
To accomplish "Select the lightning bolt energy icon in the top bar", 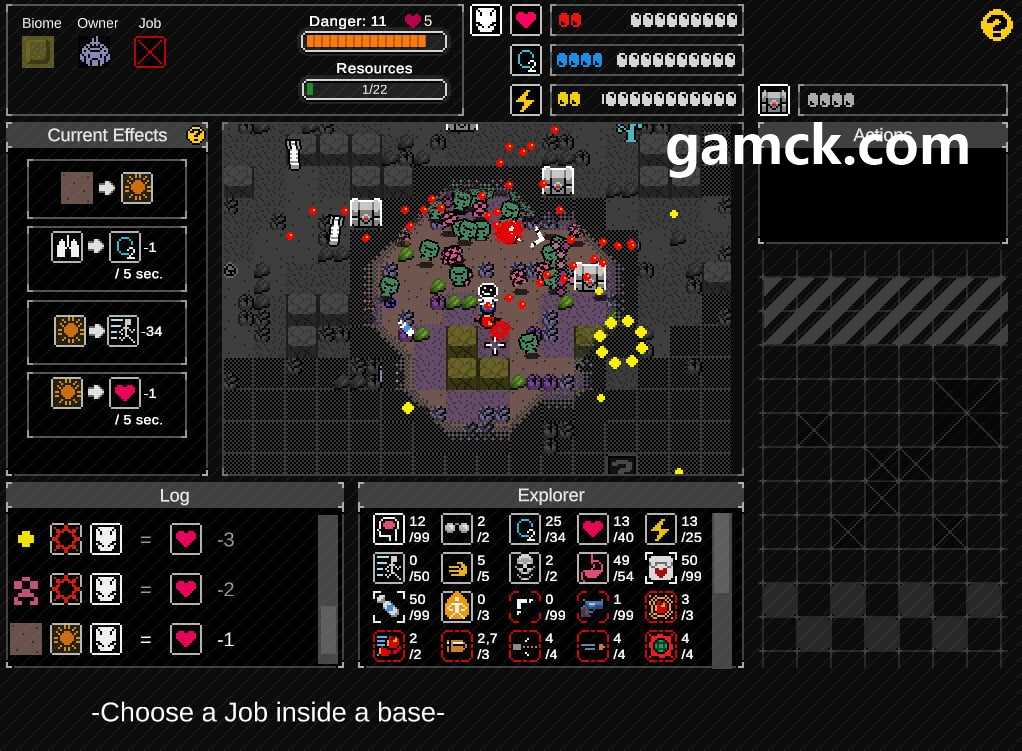I will click(x=526, y=100).
